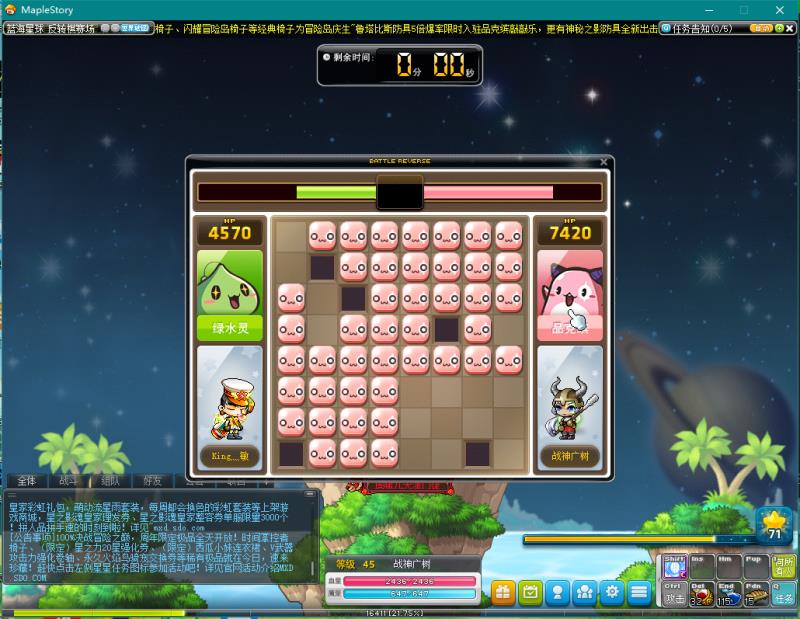Viewport: 800px width, 619px height.
Task: Open the orange gift box menu
Action: coord(503,591)
